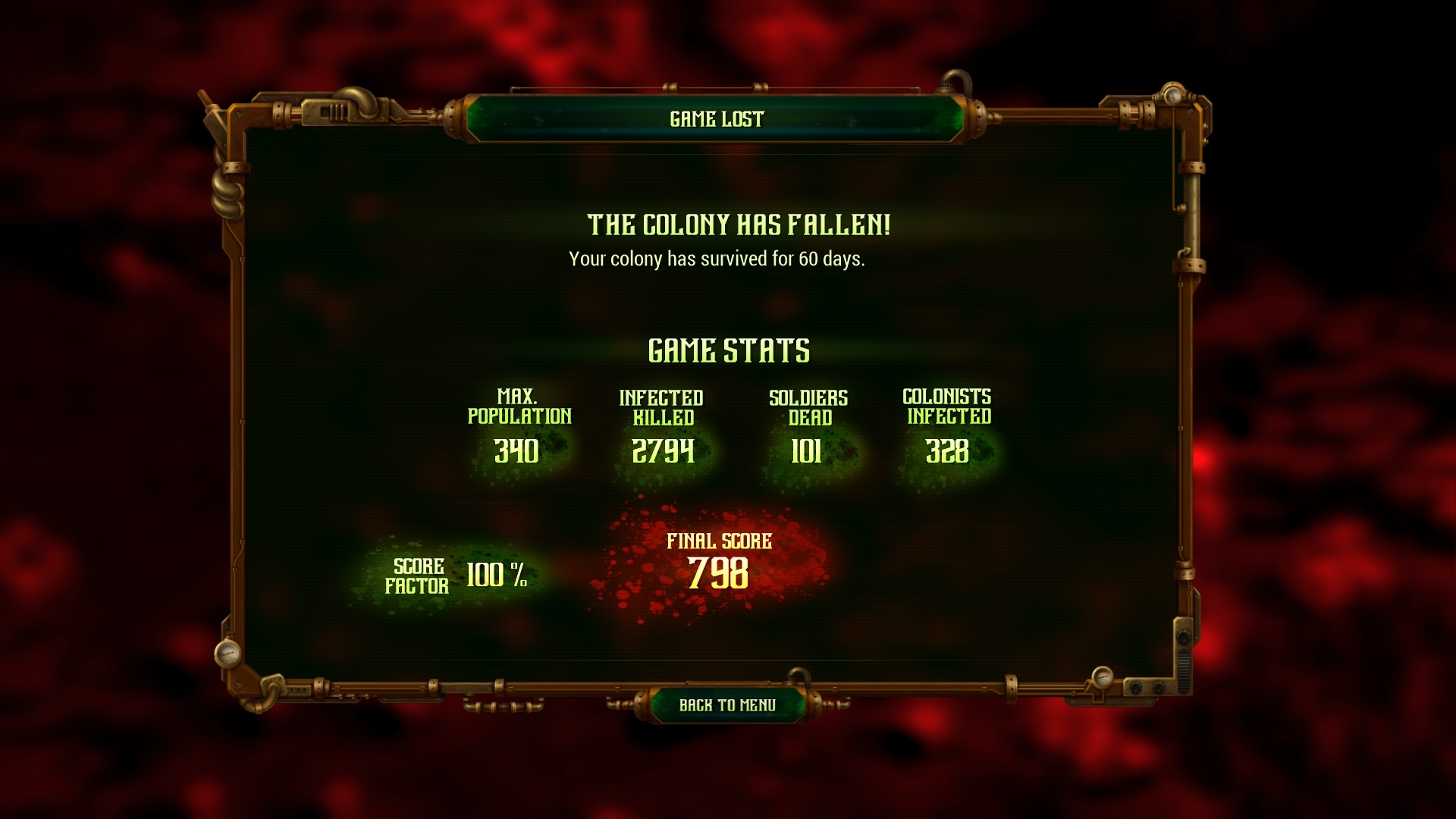Click the rightmost knob on the bottom-right panel
The width and height of the screenshot is (1456, 819).
(x=1159, y=688)
